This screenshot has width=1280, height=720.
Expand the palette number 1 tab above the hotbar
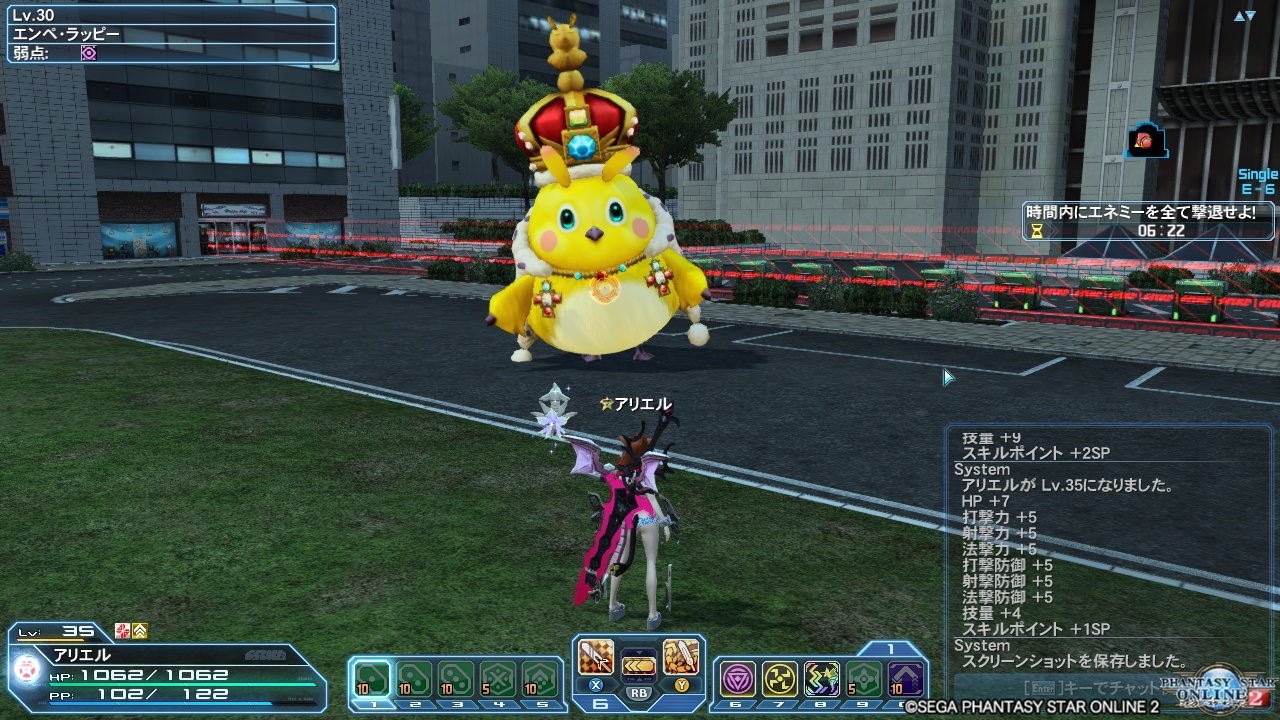(890, 649)
